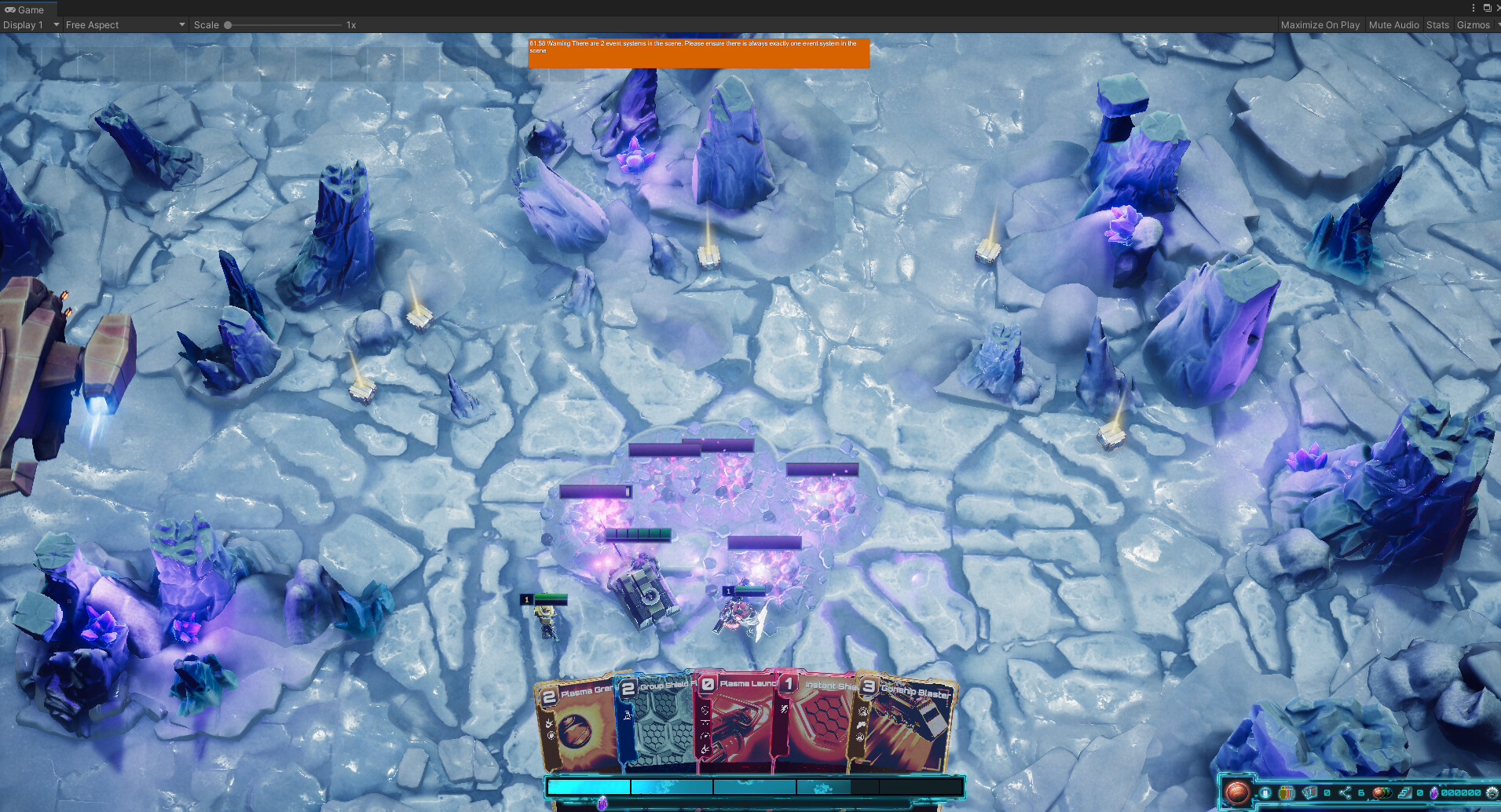This screenshot has height=812, width=1501.
Task: Toggle the Stats overlay
Action: coord(1437,24)
